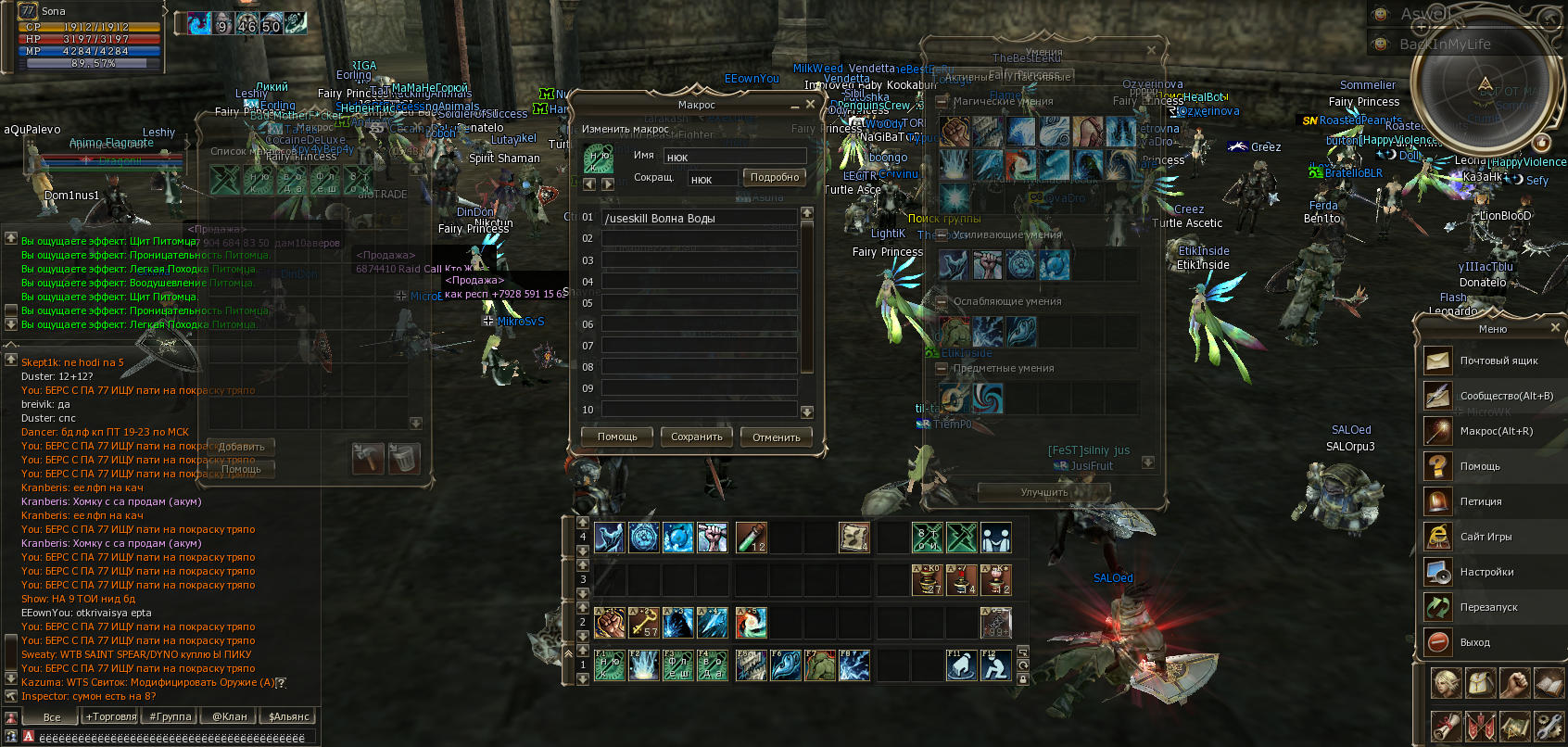The width and height of the screenshot is (1568, 747).
Task: Cancel macro editing with Отменить
Action: (x=776, y=437)
